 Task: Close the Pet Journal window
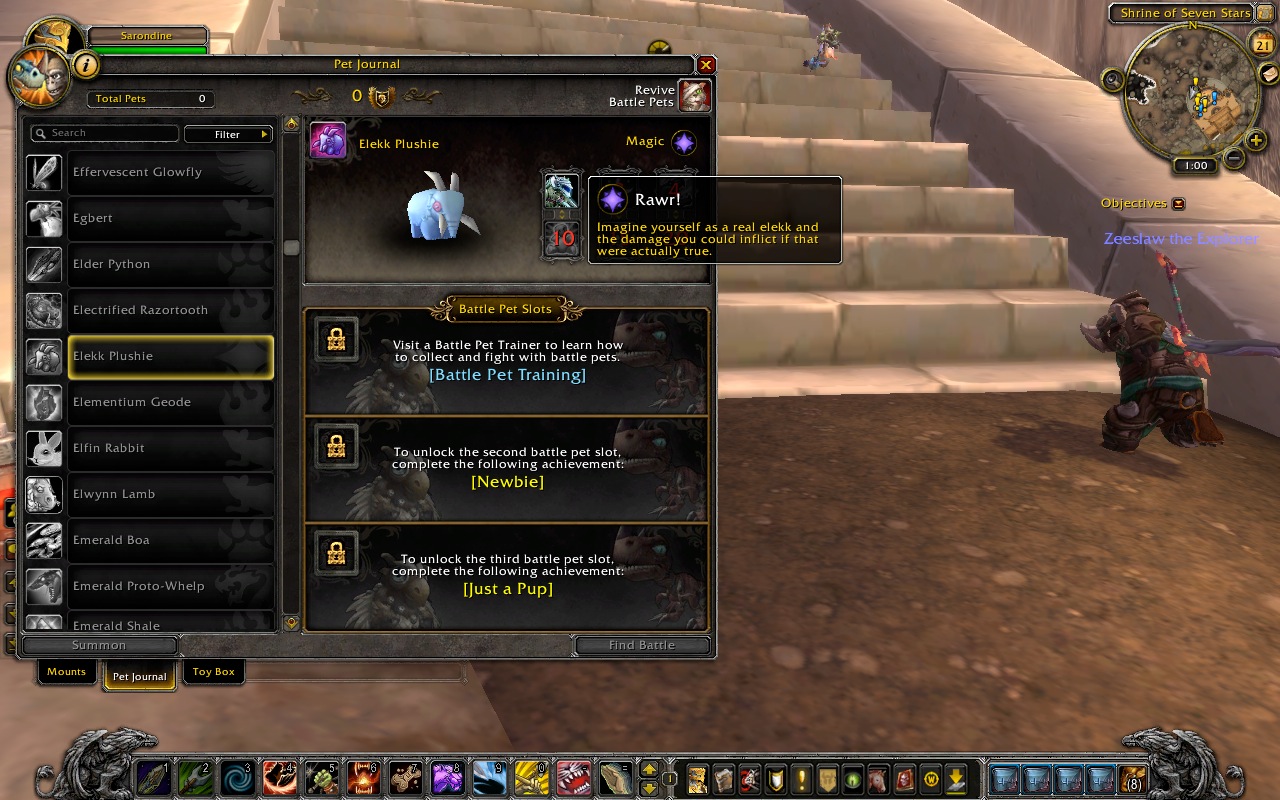pyautogui.click(x=706, y=65)
